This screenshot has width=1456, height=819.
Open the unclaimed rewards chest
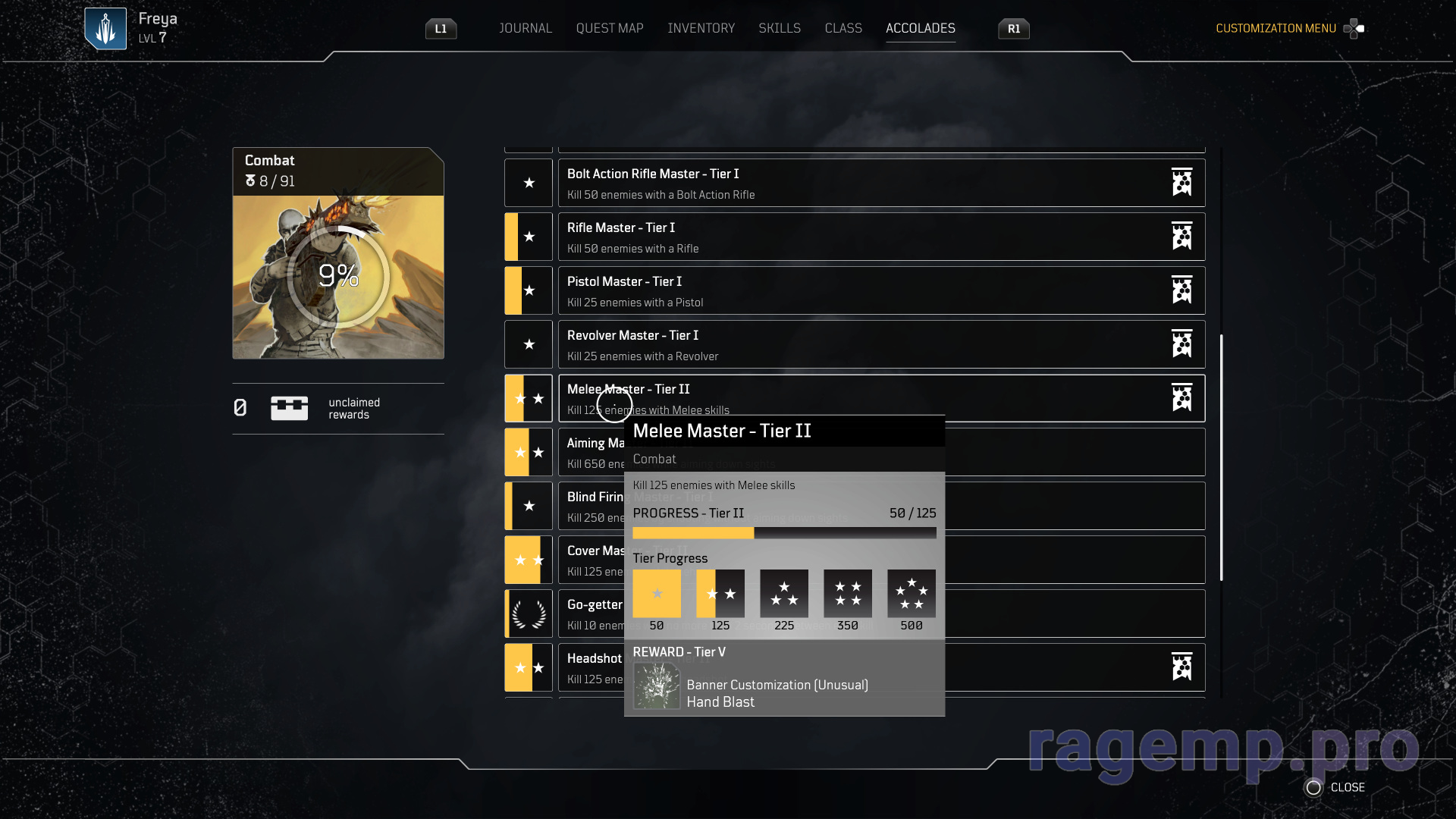point(289,408)
